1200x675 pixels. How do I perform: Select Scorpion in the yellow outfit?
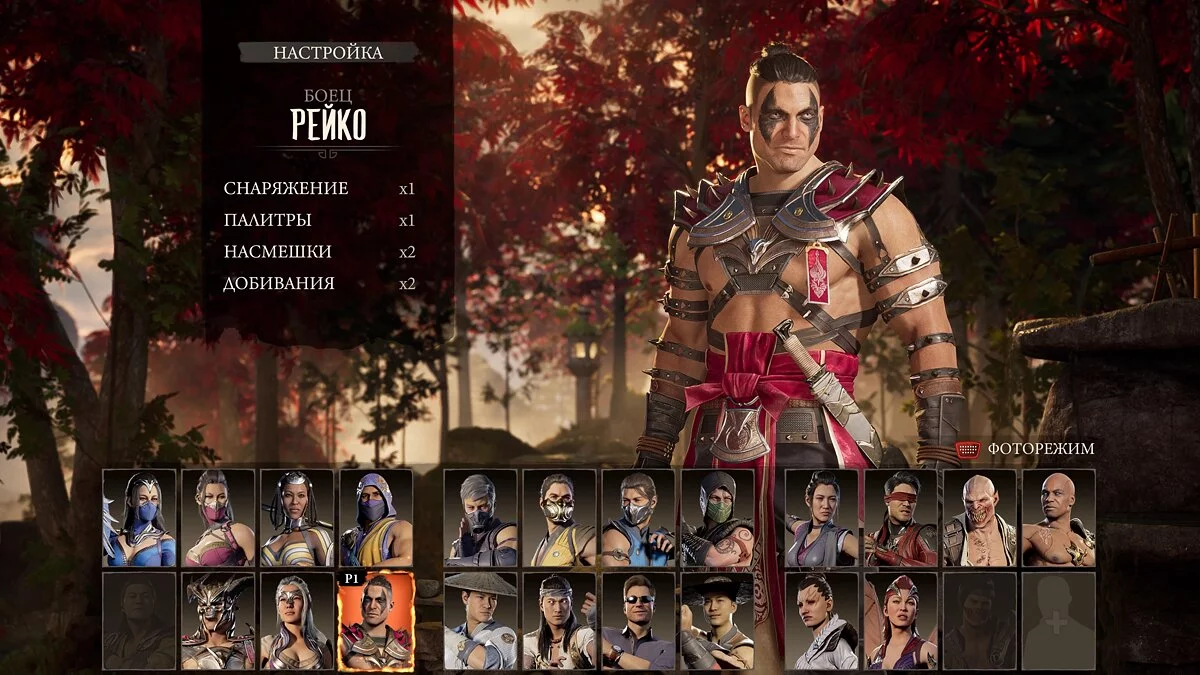pos(559,518)
